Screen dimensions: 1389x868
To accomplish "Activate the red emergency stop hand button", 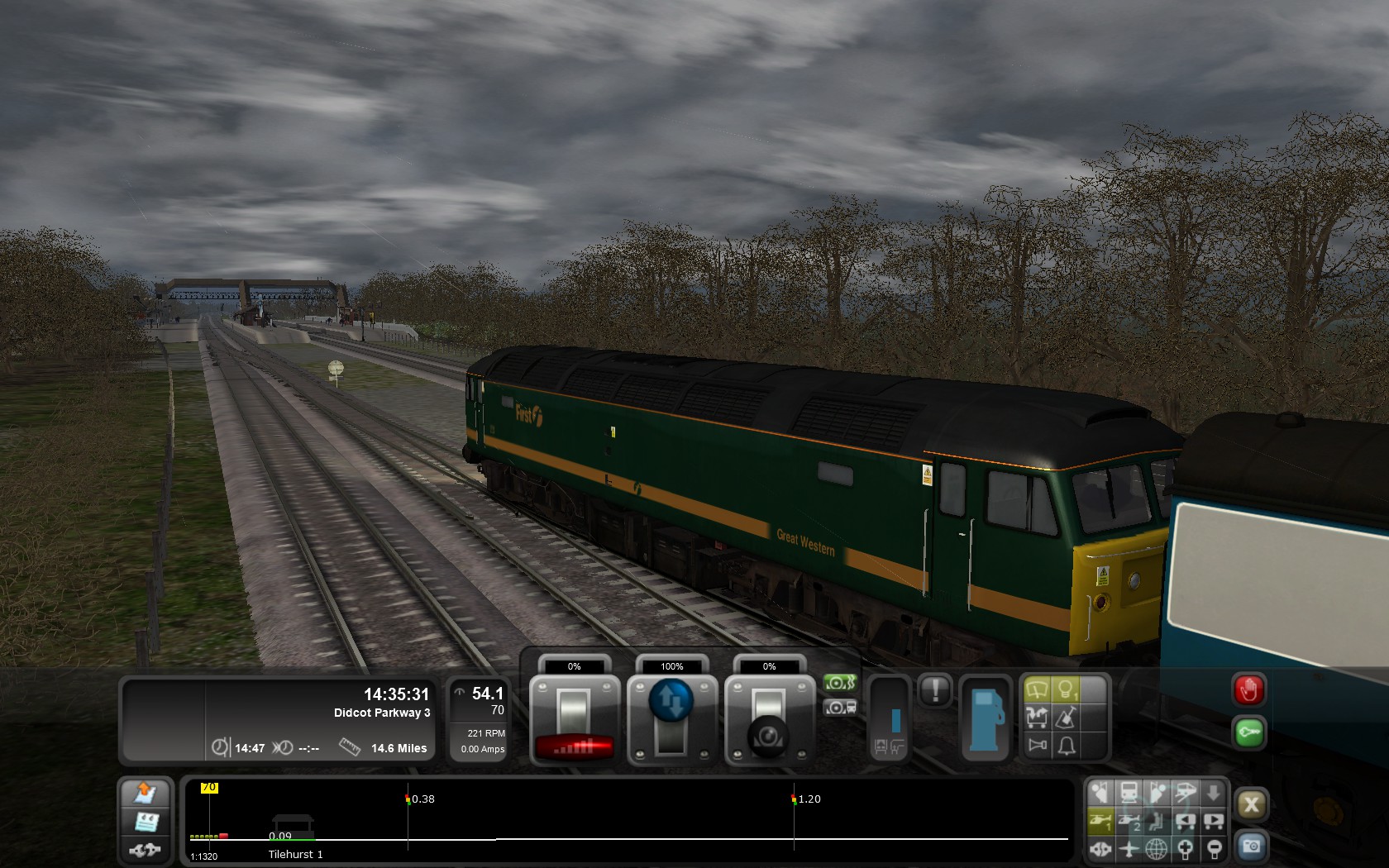I will [x=1248, y=690].
